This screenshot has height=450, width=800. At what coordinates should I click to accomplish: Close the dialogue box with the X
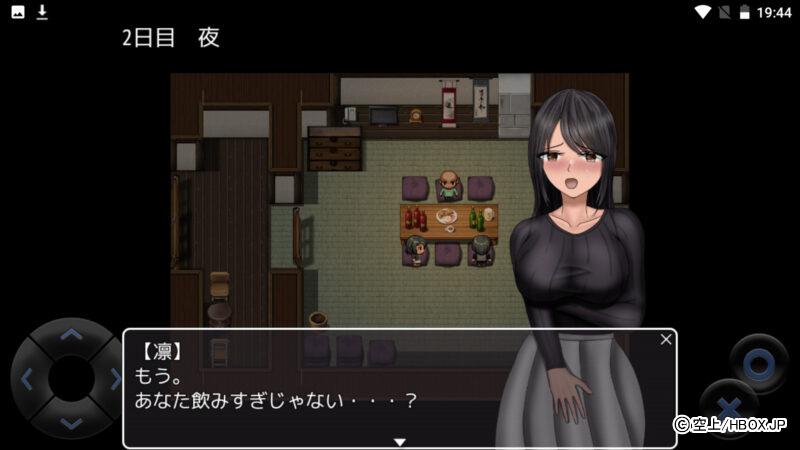(x=666, y=340)
